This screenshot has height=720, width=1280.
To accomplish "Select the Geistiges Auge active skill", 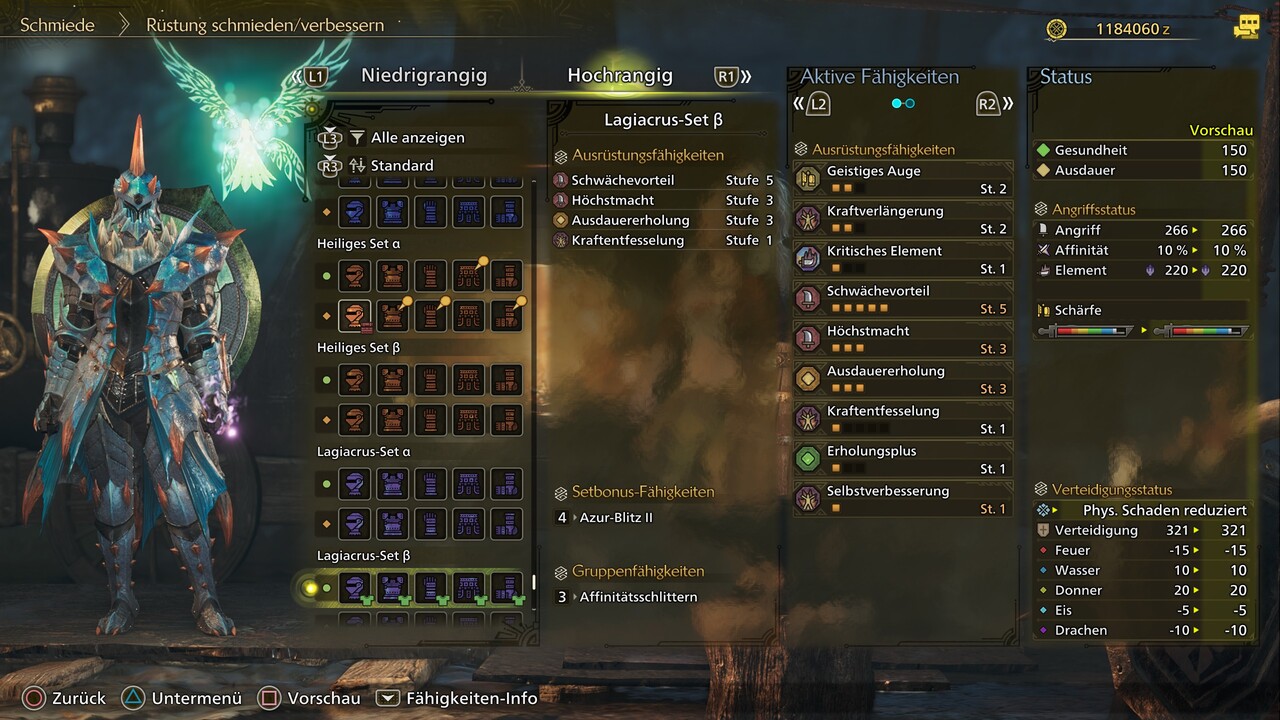I will click(x=902, y=179).
